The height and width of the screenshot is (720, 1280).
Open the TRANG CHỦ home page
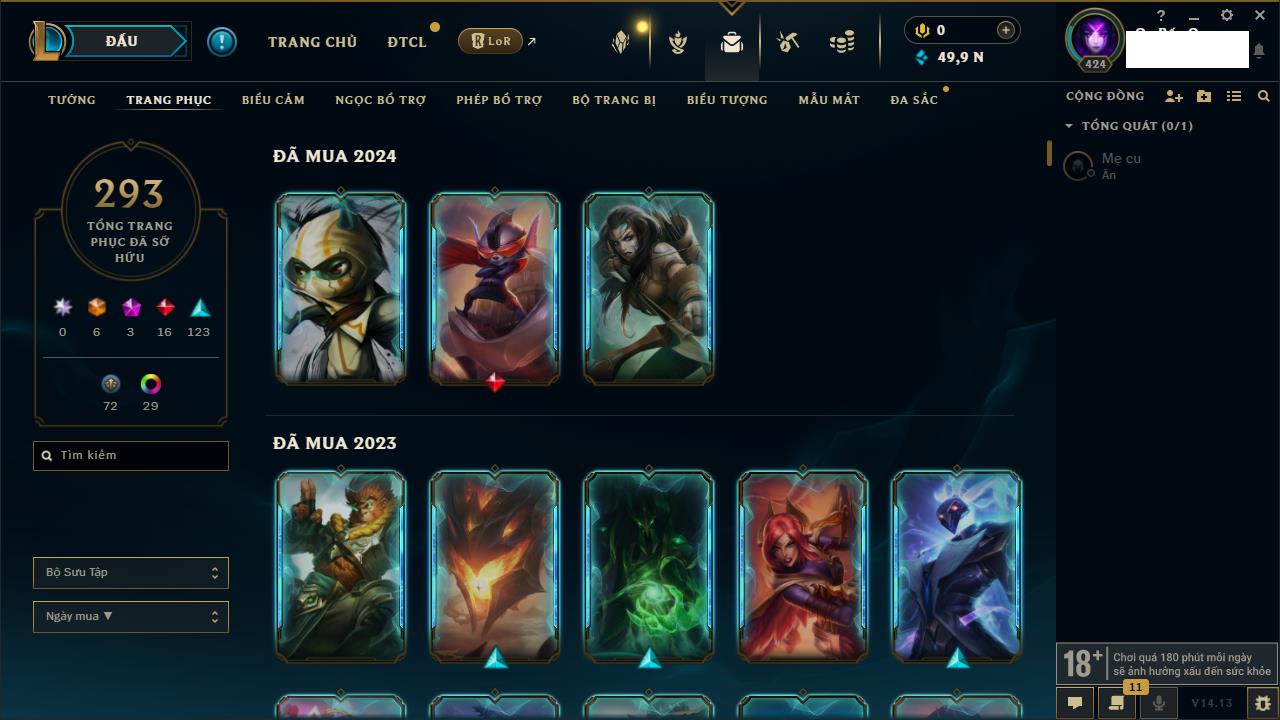tap(312, 42)
